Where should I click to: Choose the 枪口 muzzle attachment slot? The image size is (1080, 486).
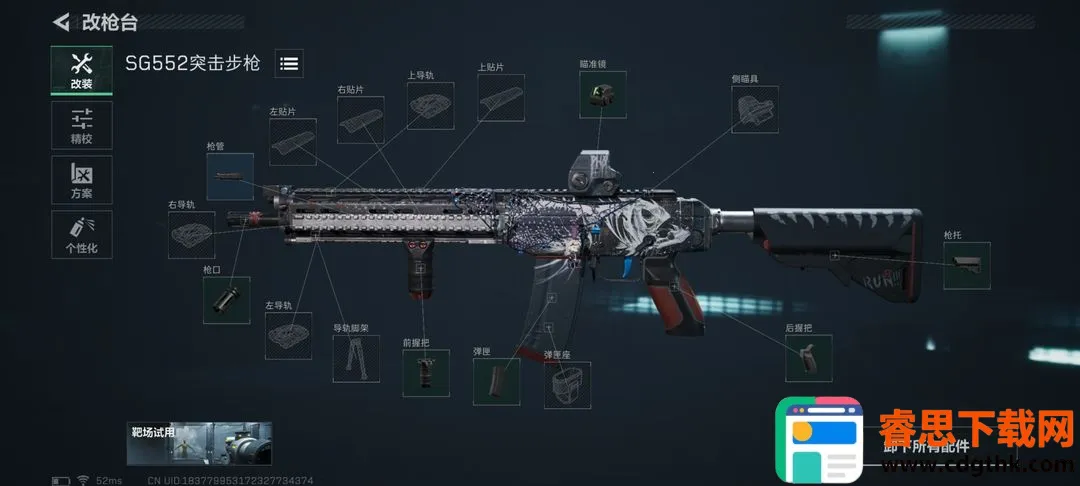point(226,299)
